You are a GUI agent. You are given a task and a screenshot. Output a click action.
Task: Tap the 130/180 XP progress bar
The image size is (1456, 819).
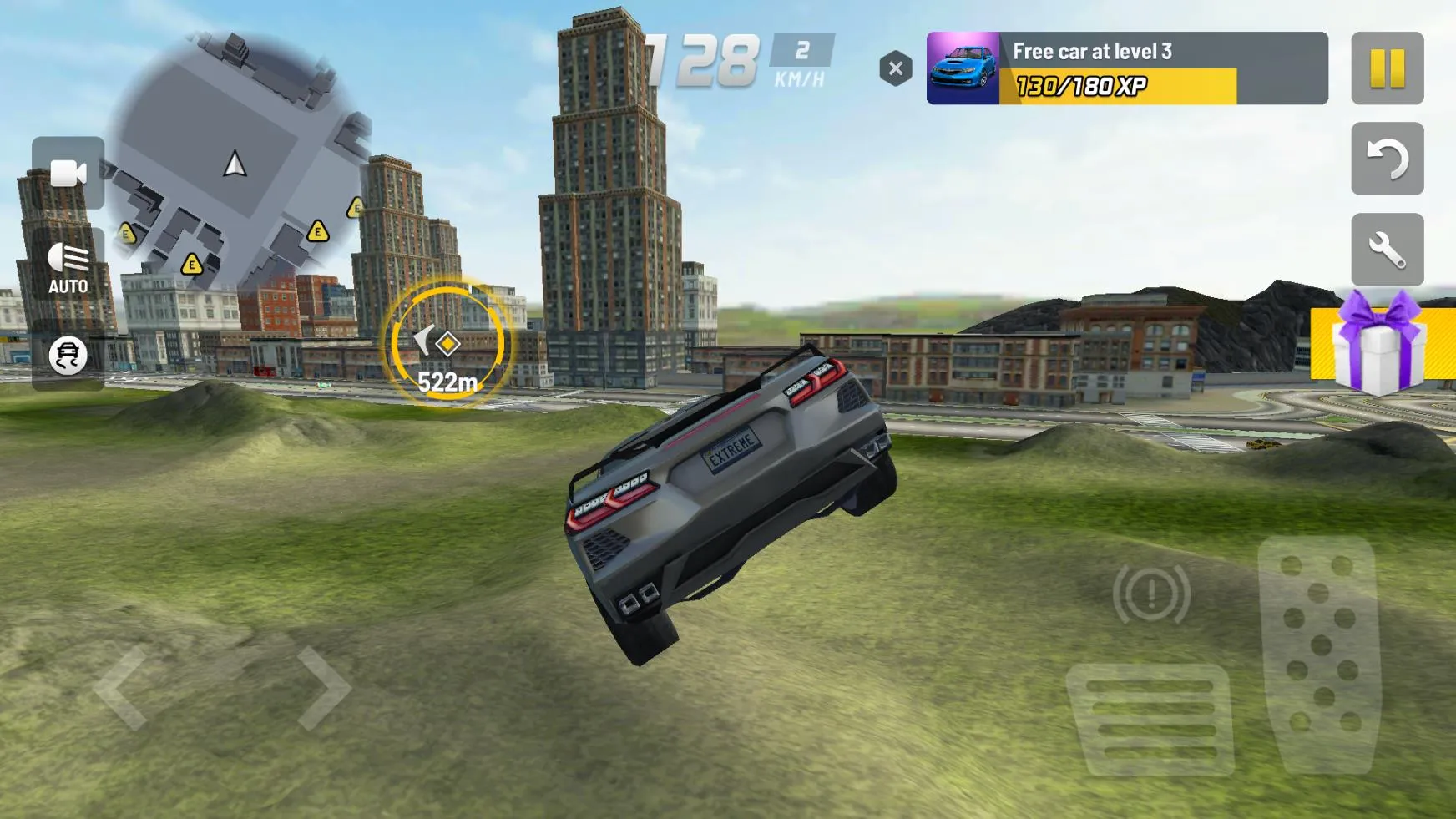(1123, 87)
